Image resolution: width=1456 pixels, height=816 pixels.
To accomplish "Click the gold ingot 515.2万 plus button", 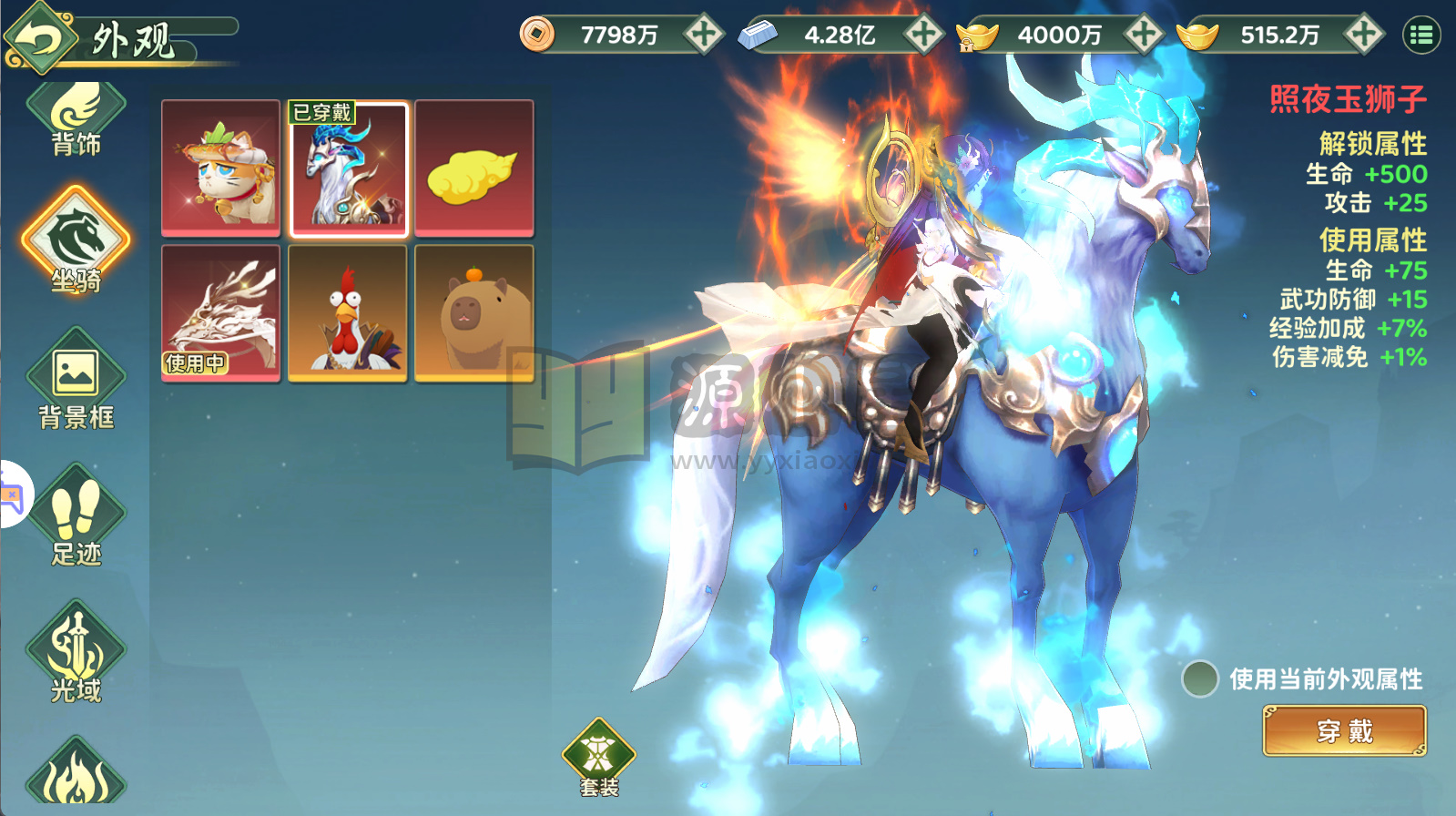I will pos(1361,34).
